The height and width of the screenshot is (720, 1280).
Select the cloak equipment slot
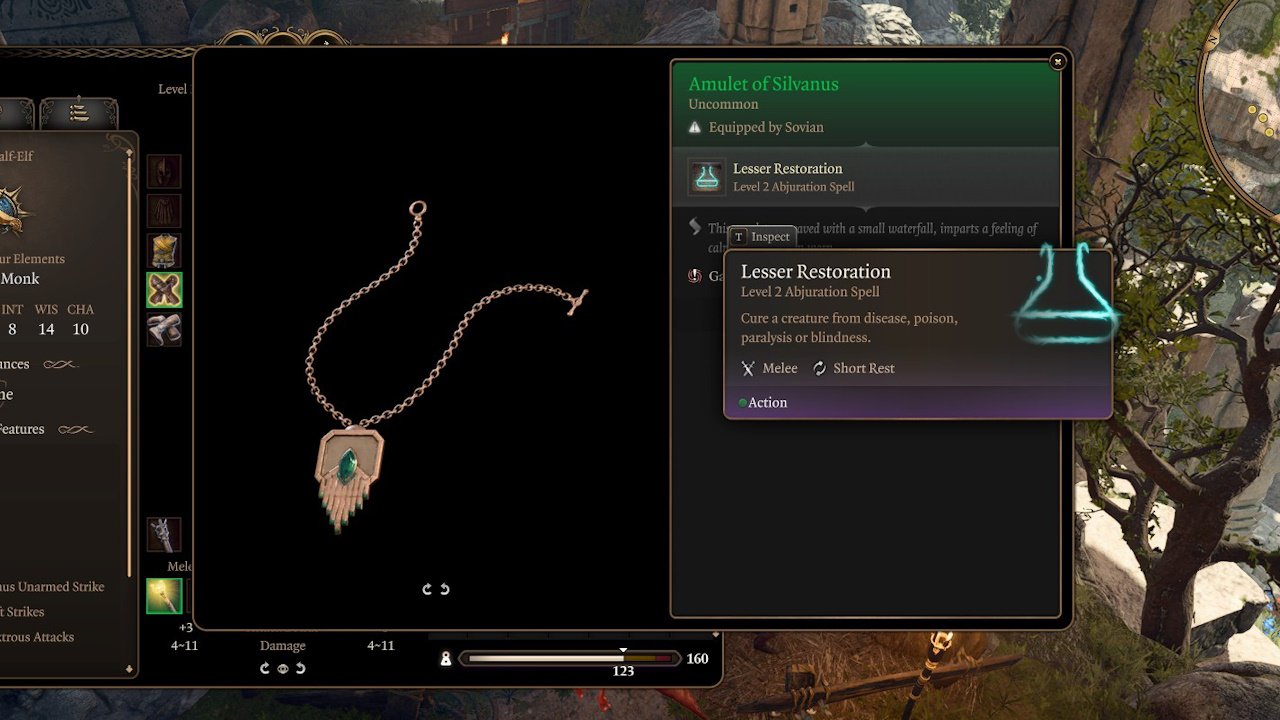pyautogui.click(x=164, y=211)
